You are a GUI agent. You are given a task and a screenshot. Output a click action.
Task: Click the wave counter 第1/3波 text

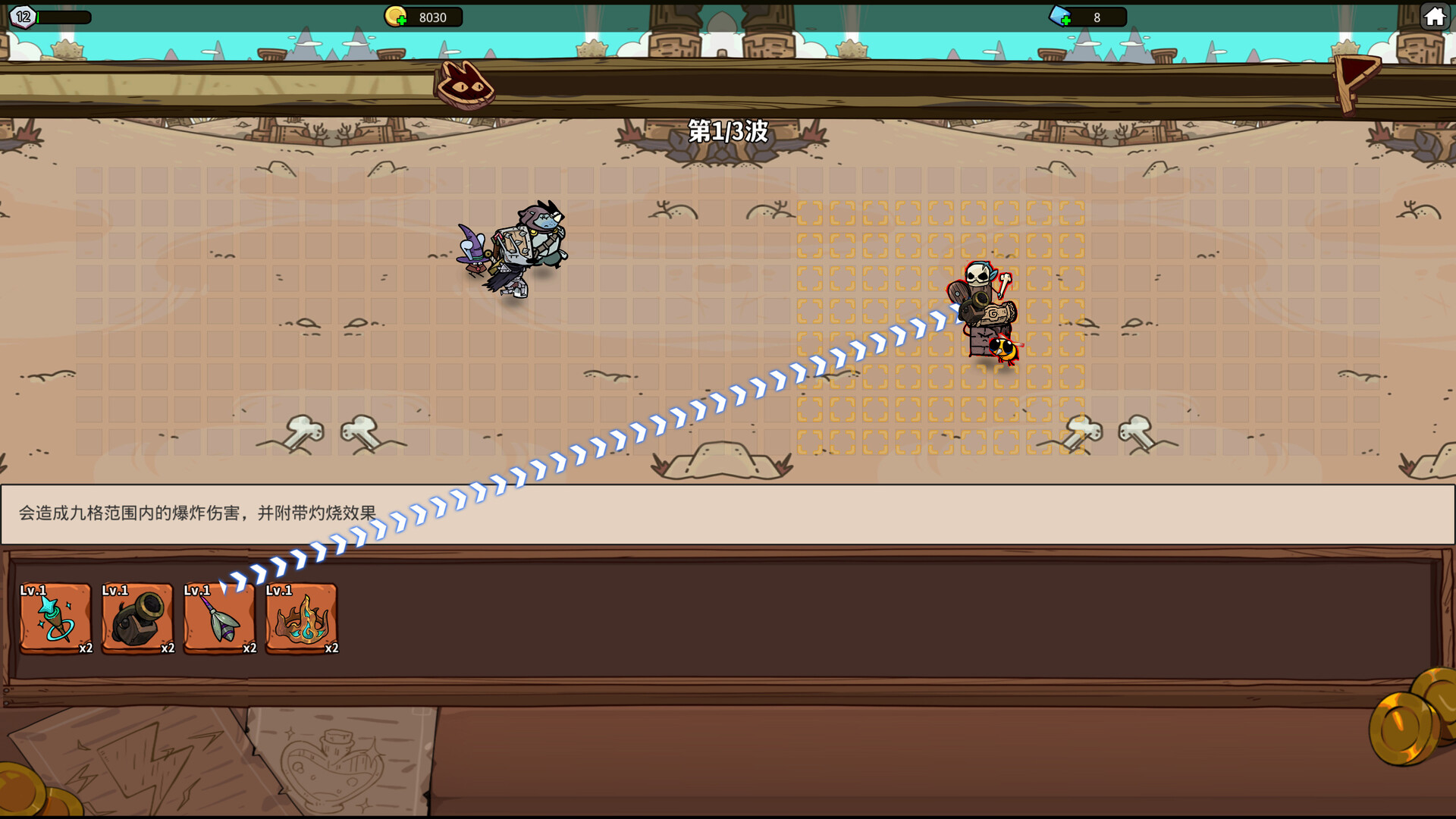727,131
